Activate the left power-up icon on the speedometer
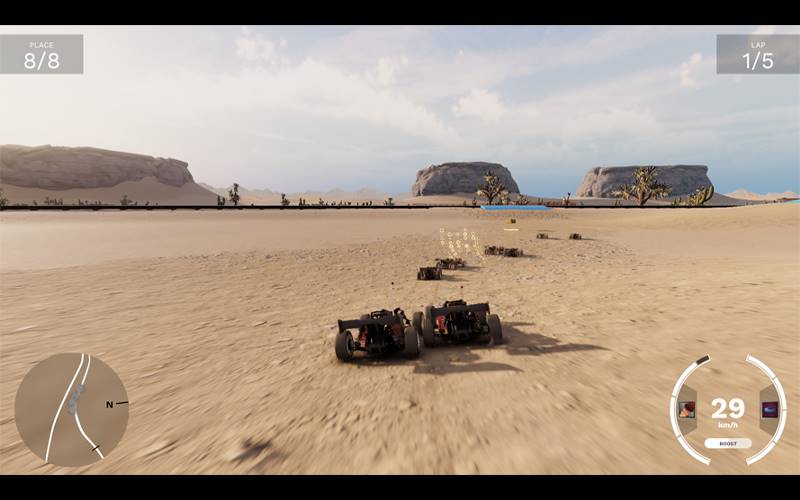Viewport: 800px width, 500px height. click(x=687, y=409)
